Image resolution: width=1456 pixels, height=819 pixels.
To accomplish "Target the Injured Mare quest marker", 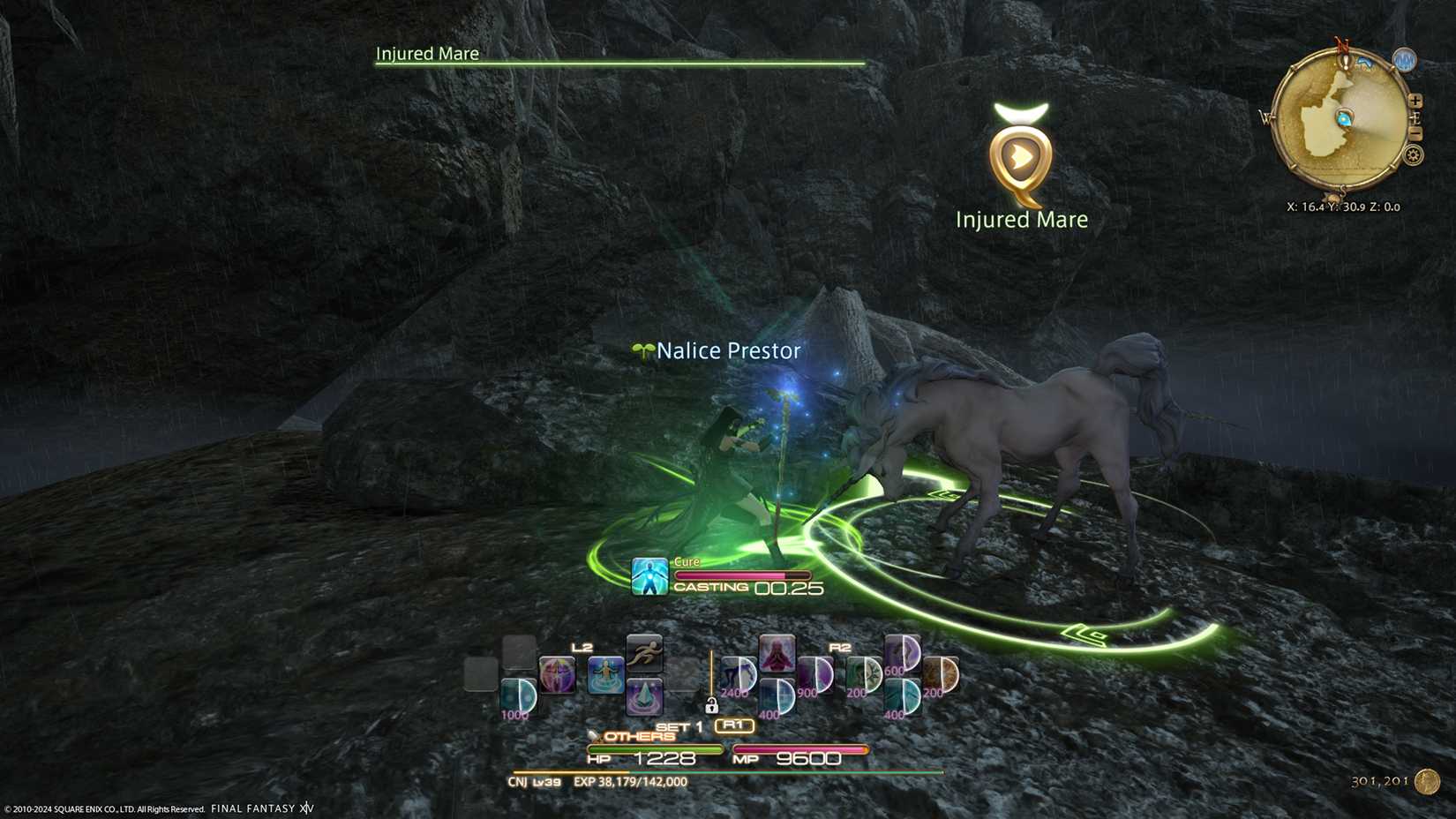I will 1022,159.
